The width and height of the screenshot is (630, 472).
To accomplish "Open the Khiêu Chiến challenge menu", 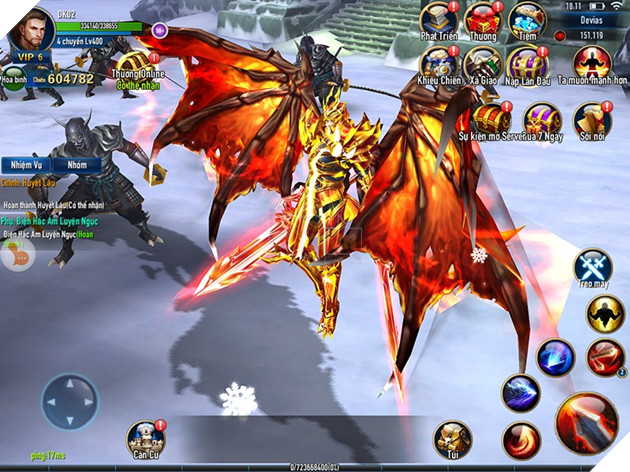I will pyautogui.click(x=438, y=65).
